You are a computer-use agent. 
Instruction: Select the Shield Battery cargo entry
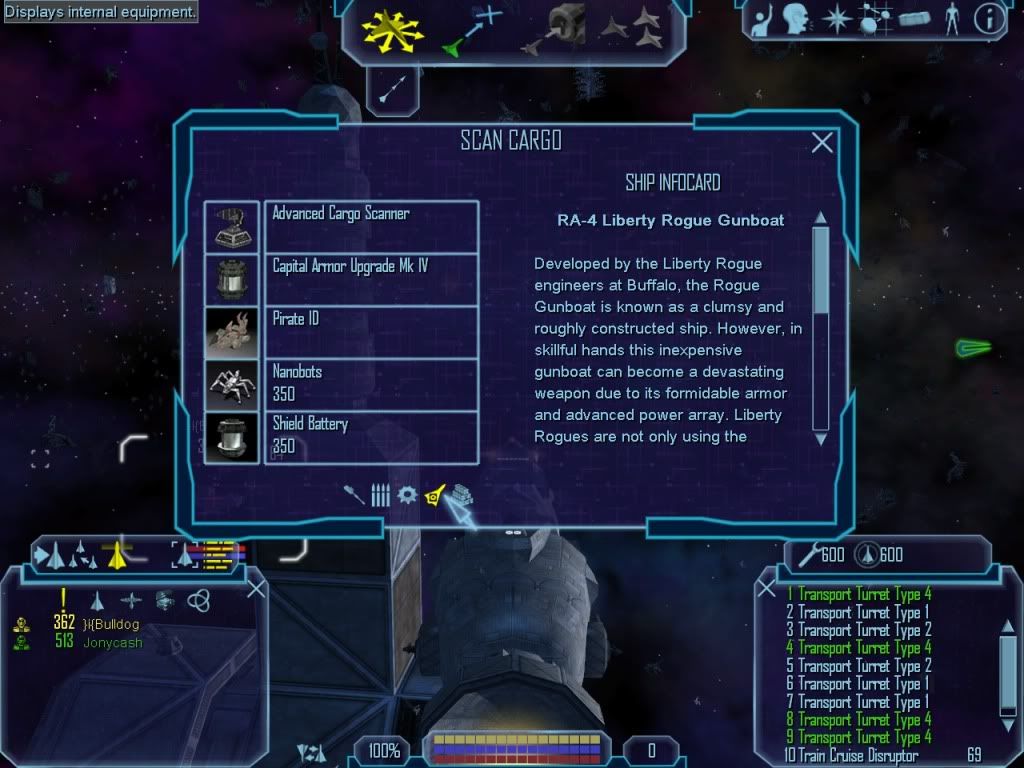pos(370,437)
